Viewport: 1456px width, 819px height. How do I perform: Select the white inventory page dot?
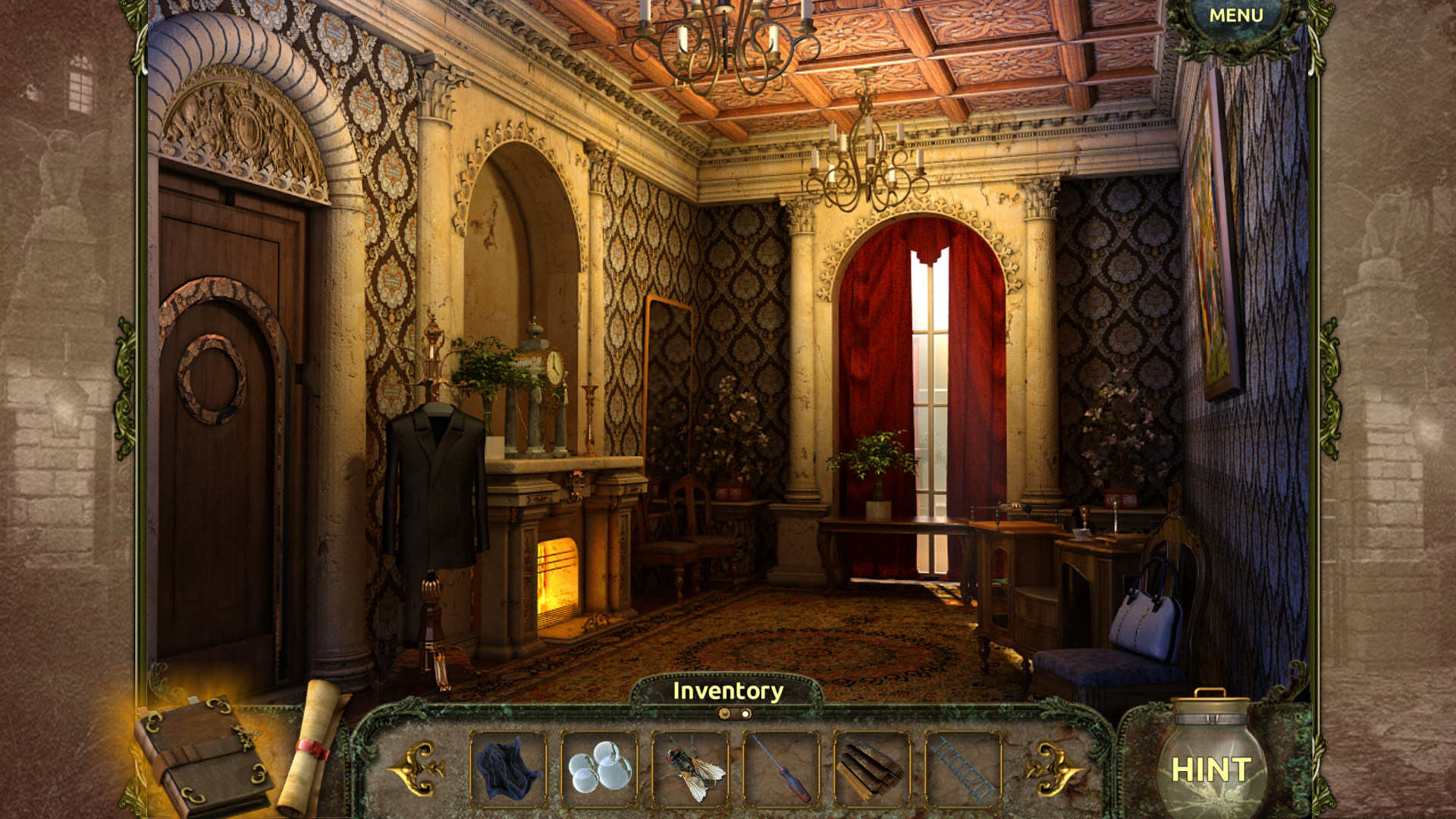tap(746, 713)
